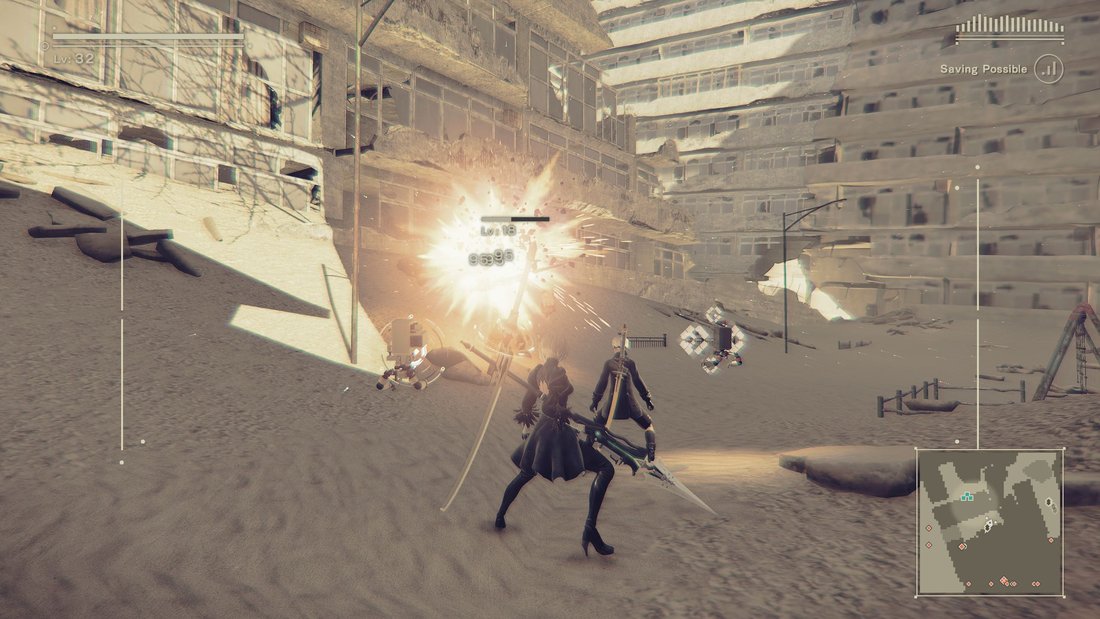Click the minimap in the corner
The image size is (1100, 619).
(990, 521)
